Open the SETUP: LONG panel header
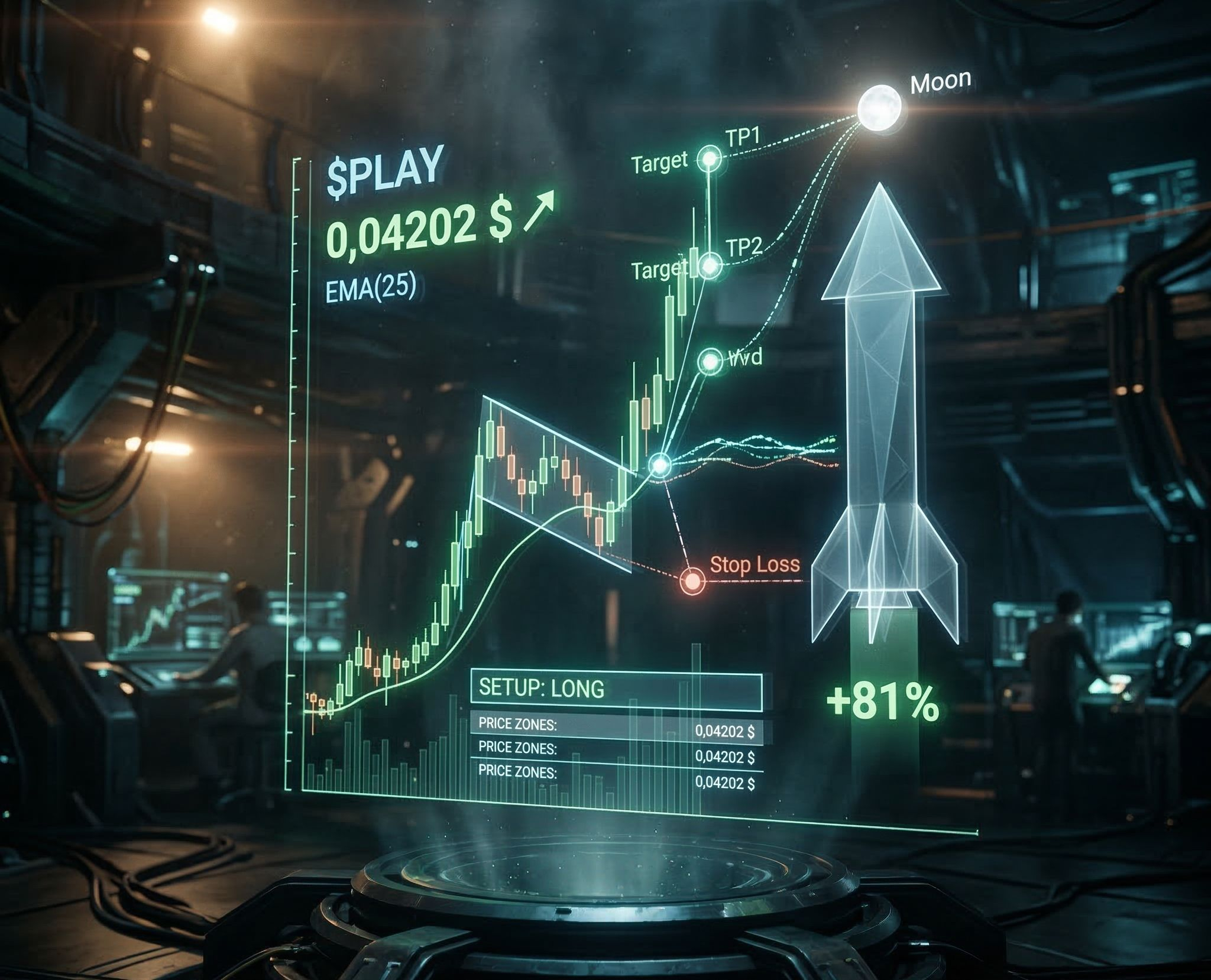This screenshot has width=1211, height=980. [616, 689]
